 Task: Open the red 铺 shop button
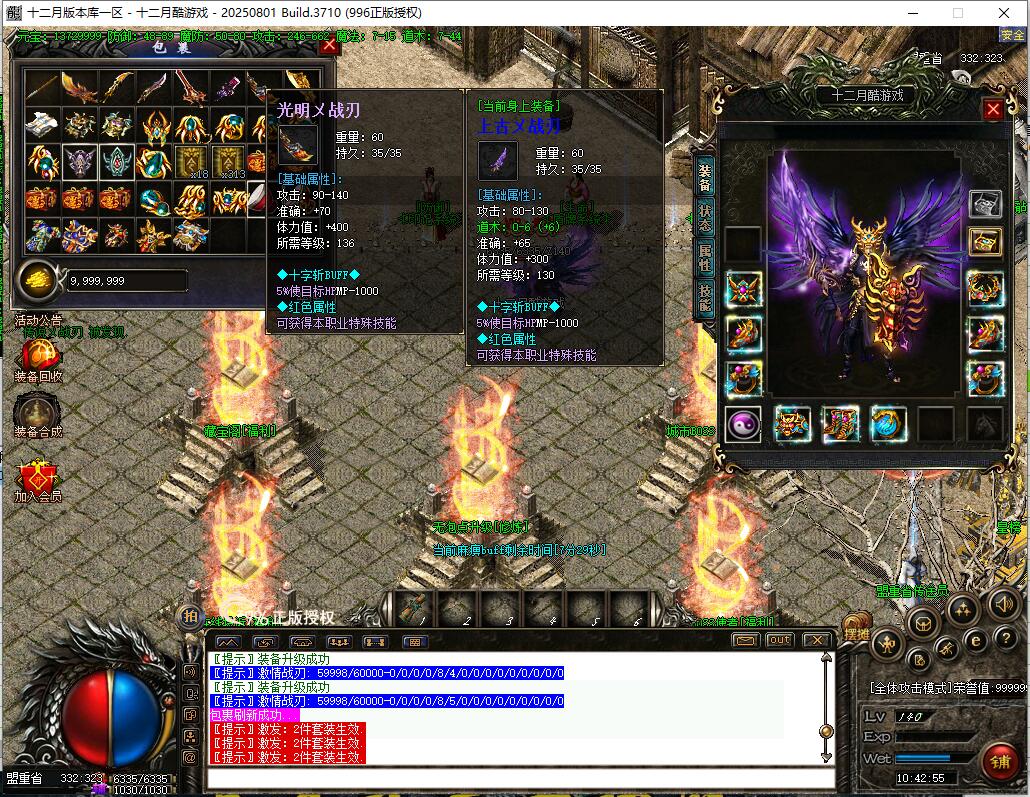997,761
